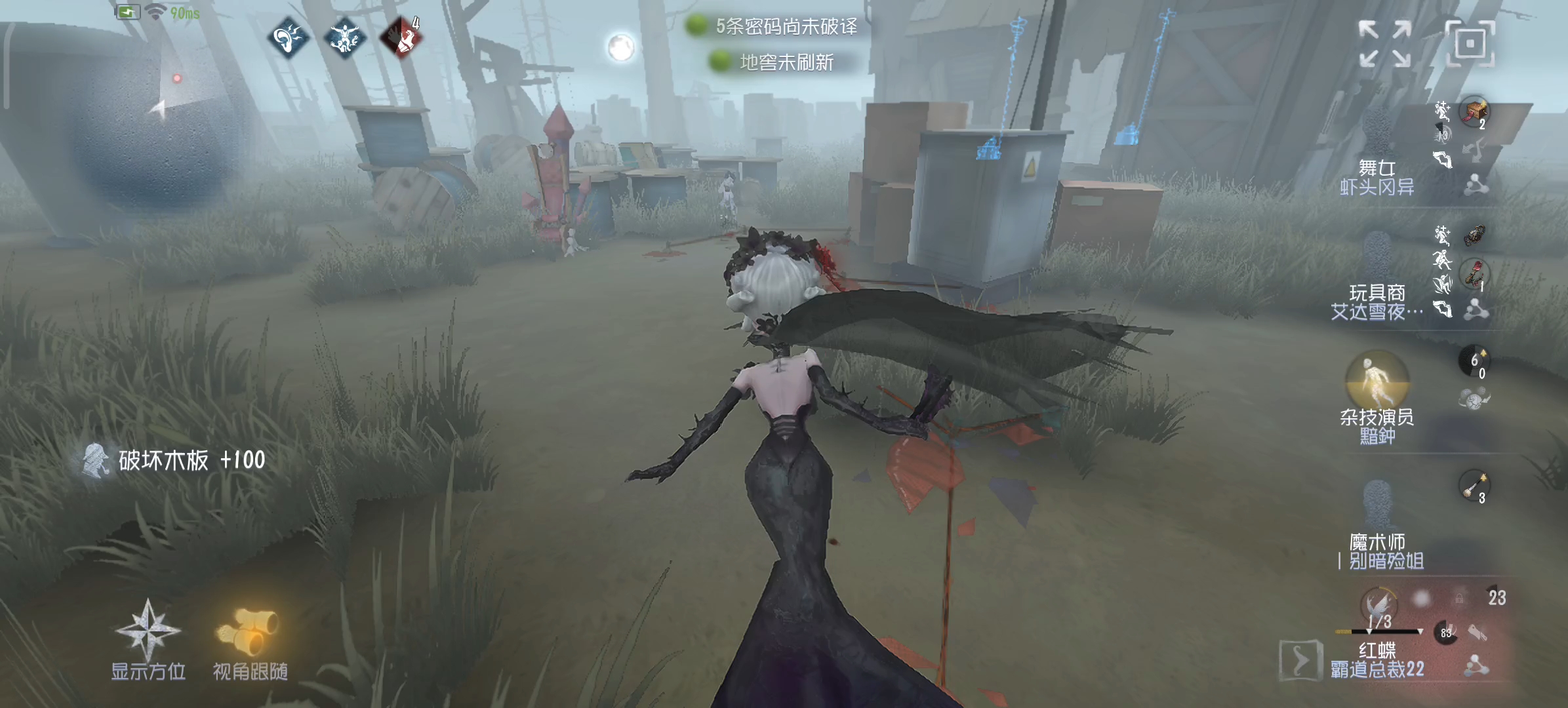Open the 红蝶 persona web icon
Viewport: 1568px width, 708px height.
[1476, 666]
